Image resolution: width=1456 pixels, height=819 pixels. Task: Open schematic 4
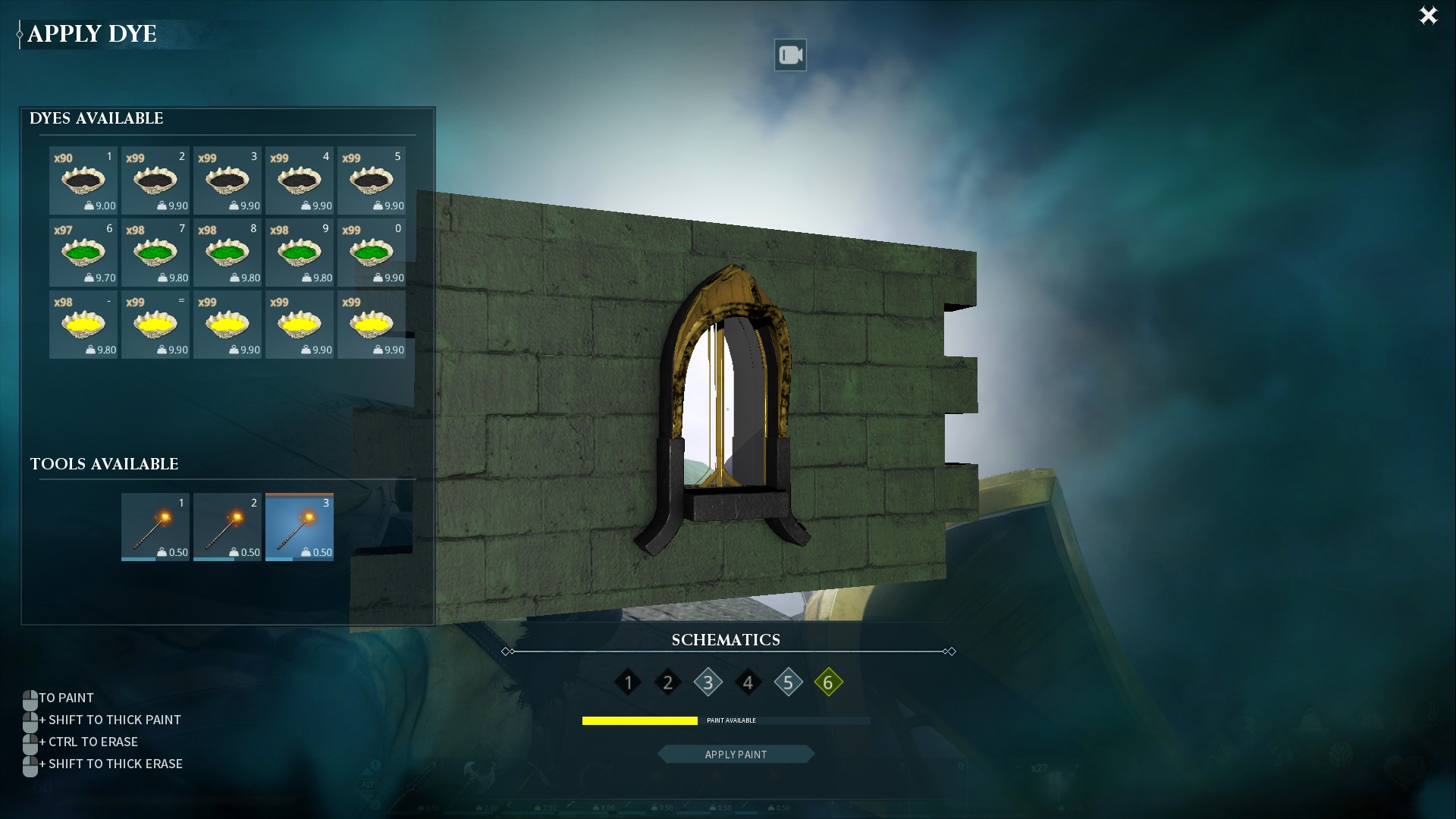[x=748, y=682]
